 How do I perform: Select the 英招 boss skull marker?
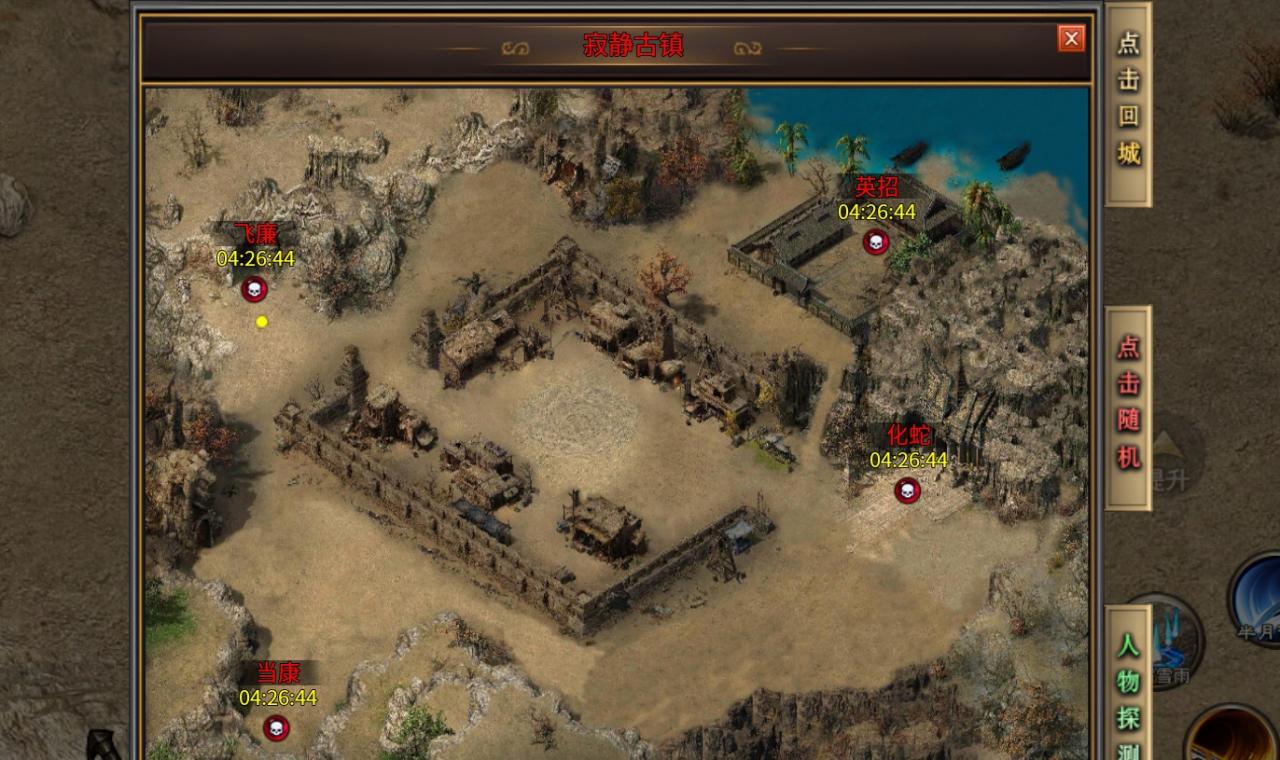click(x=876, y=242)
